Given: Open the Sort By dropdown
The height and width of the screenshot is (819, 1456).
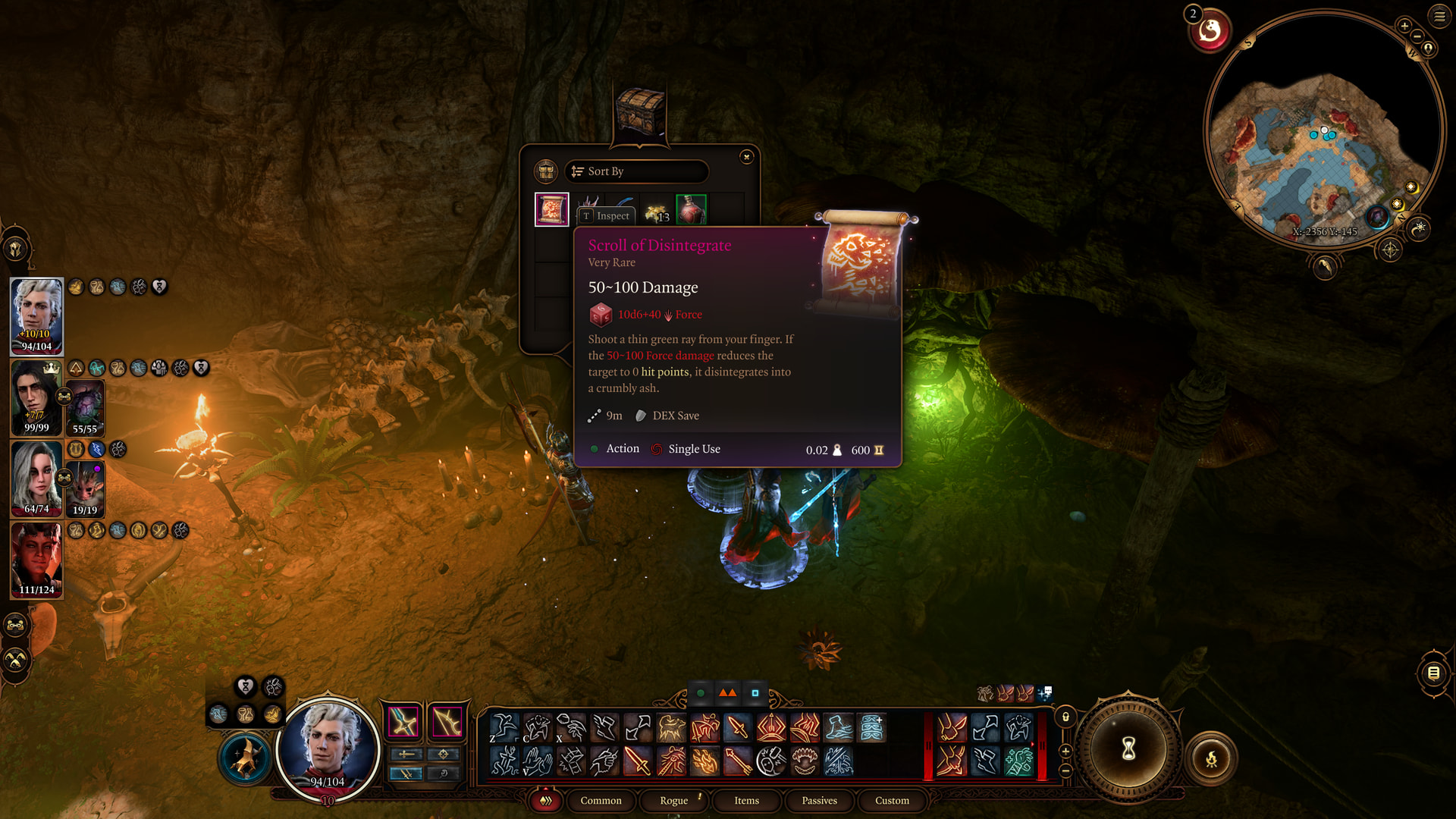Looking at the screenshot, I should tap(635, 171).
